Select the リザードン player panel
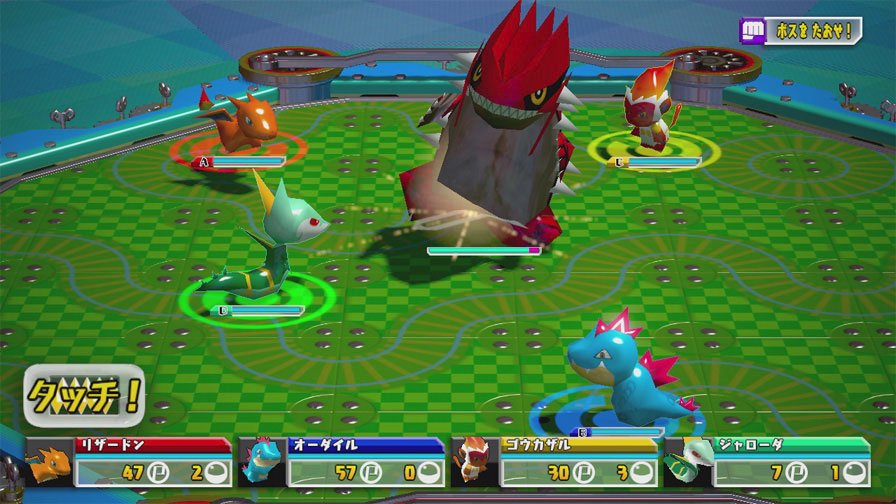The width and height of the screenshot is (896, 504). click(x=130, y=461)
